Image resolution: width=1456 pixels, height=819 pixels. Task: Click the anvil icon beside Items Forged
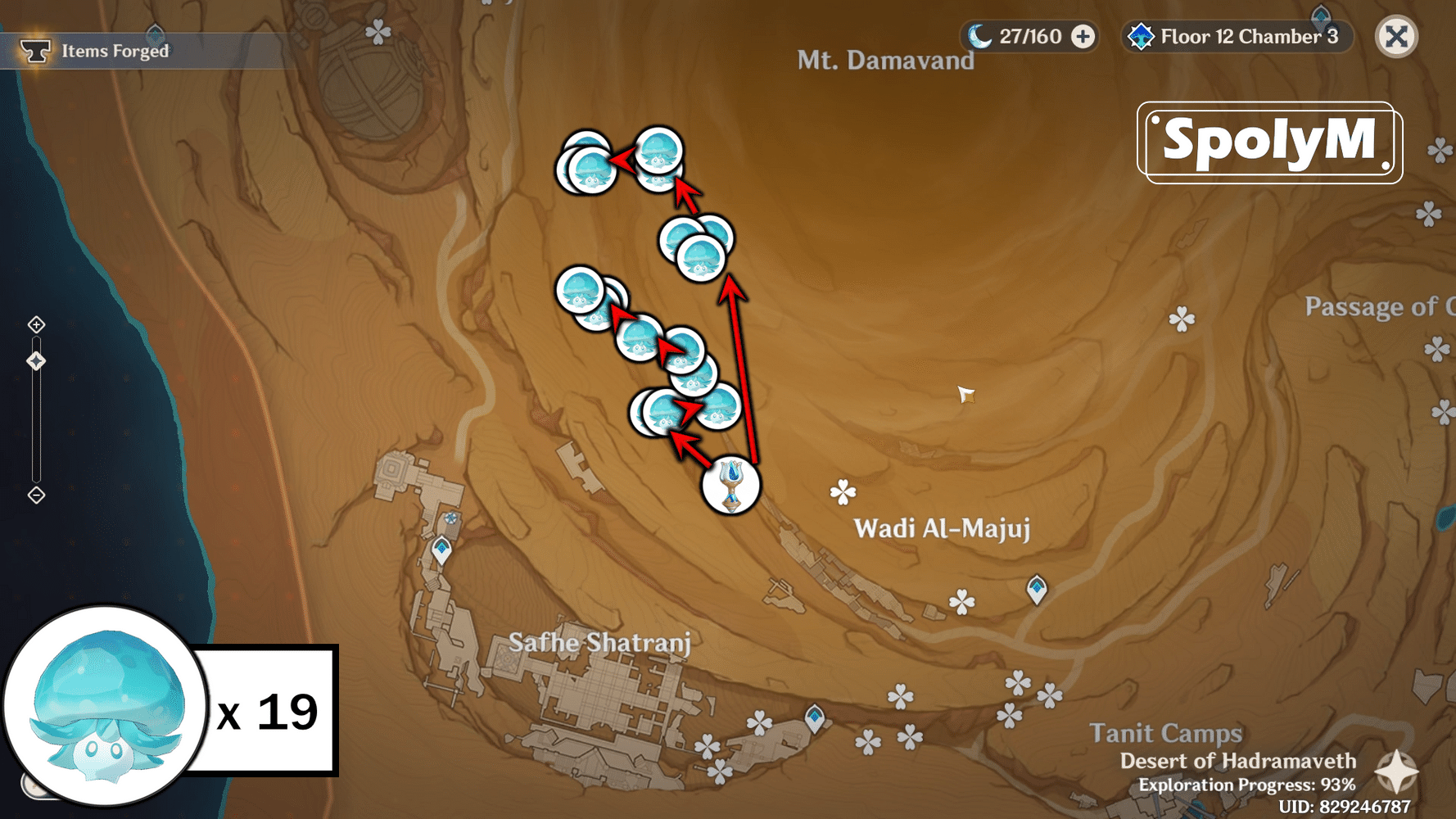click(36, 50)
